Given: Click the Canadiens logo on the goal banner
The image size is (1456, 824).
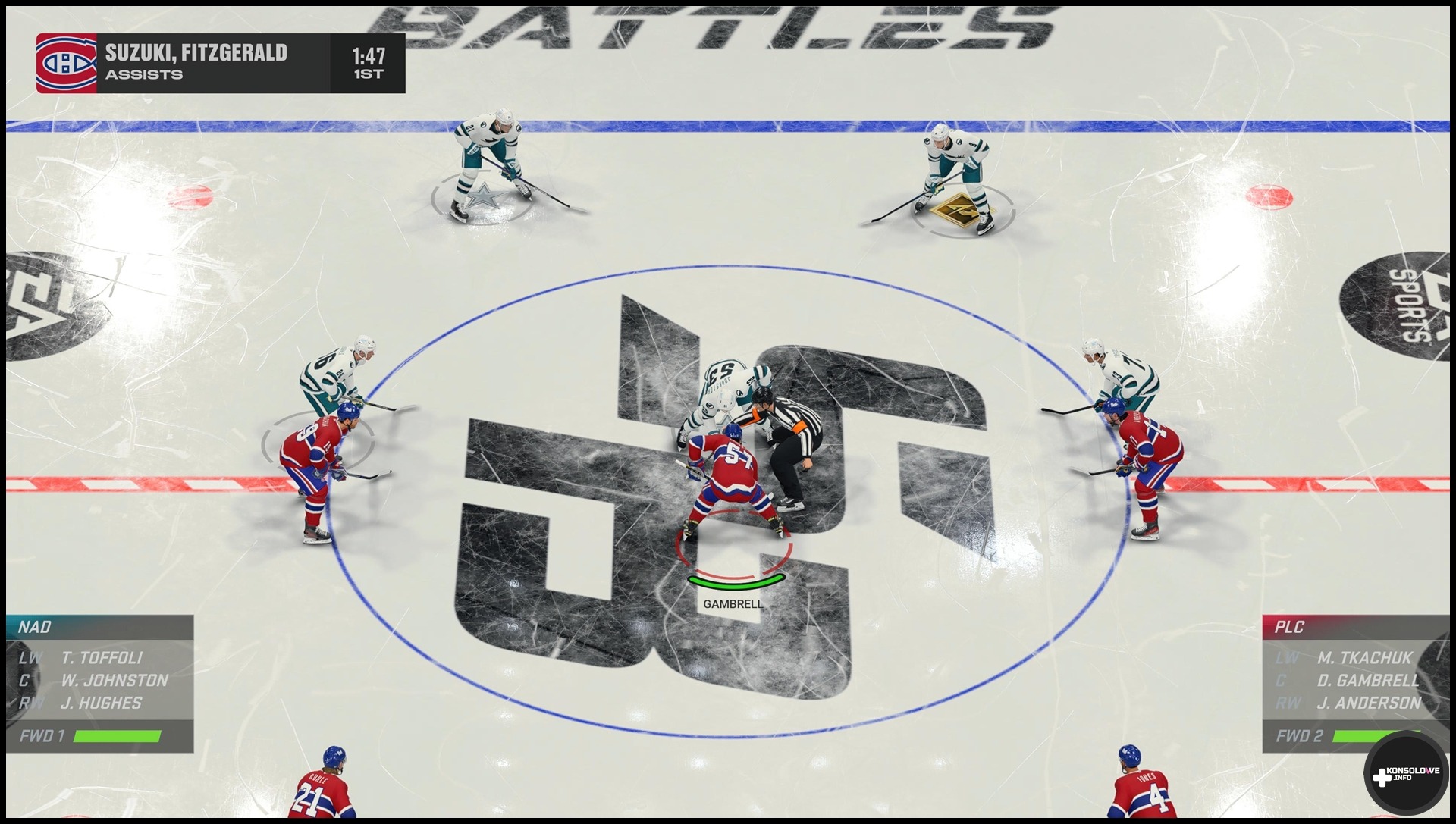Looking at the screenshot, I should [66, 64].
